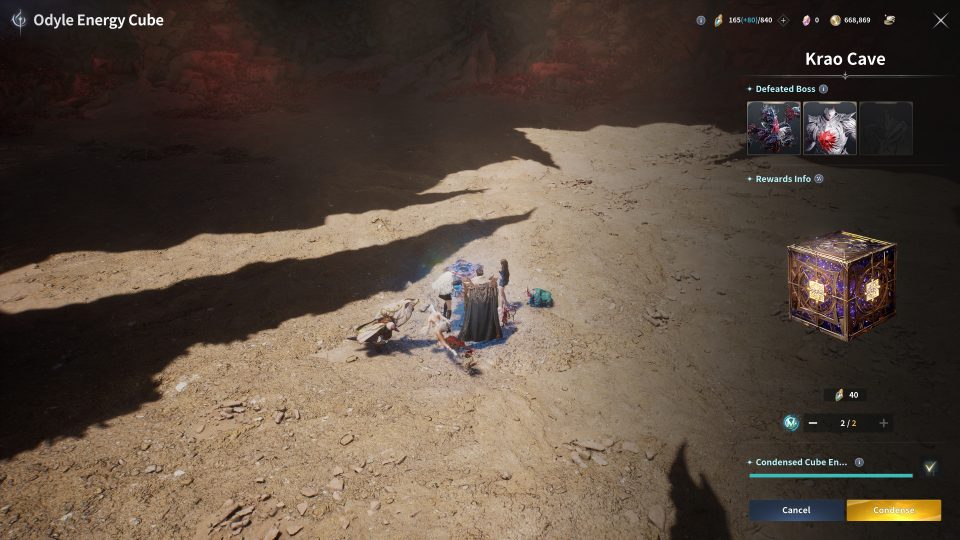
Task: Click the gold coin currency icon
Action: pos(835,20)
